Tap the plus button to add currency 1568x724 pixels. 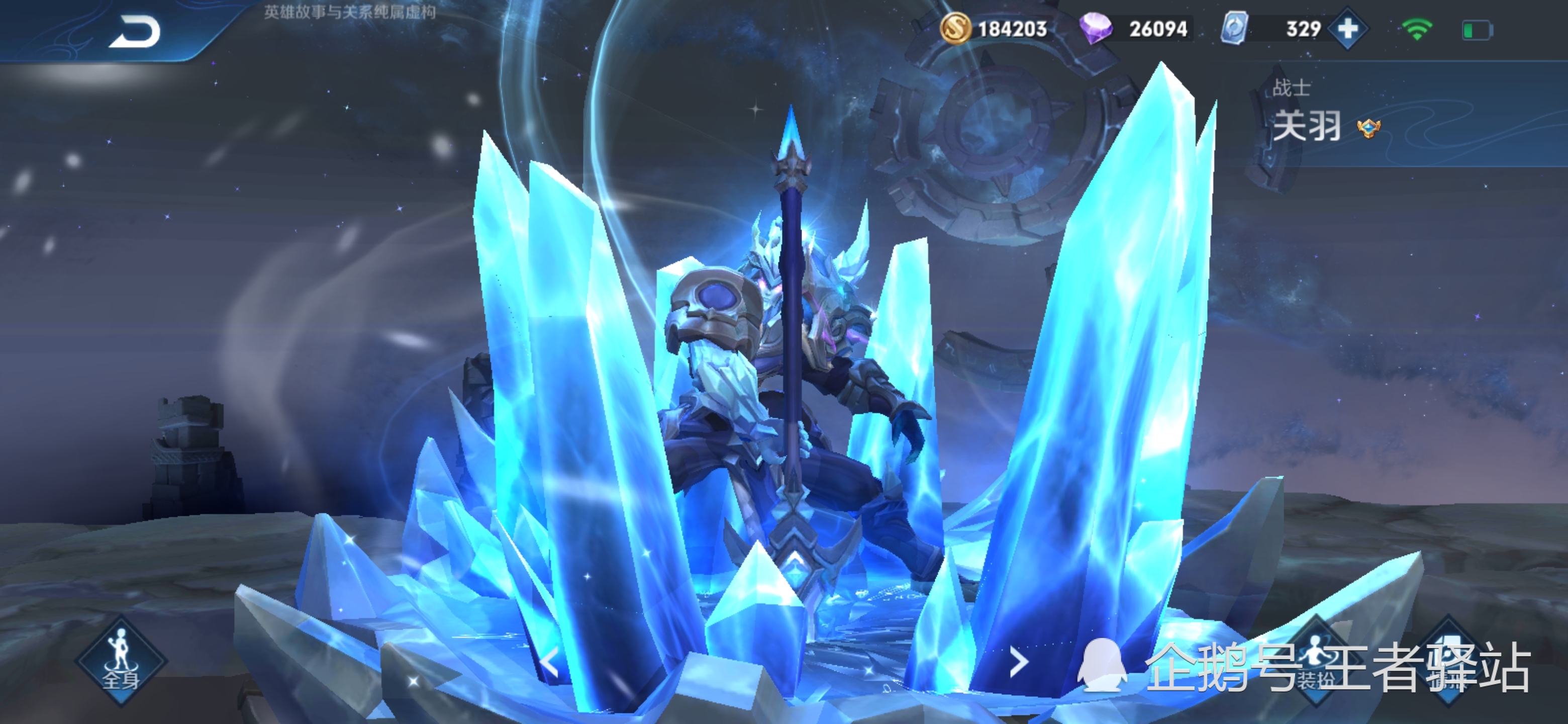[1348, 28]
